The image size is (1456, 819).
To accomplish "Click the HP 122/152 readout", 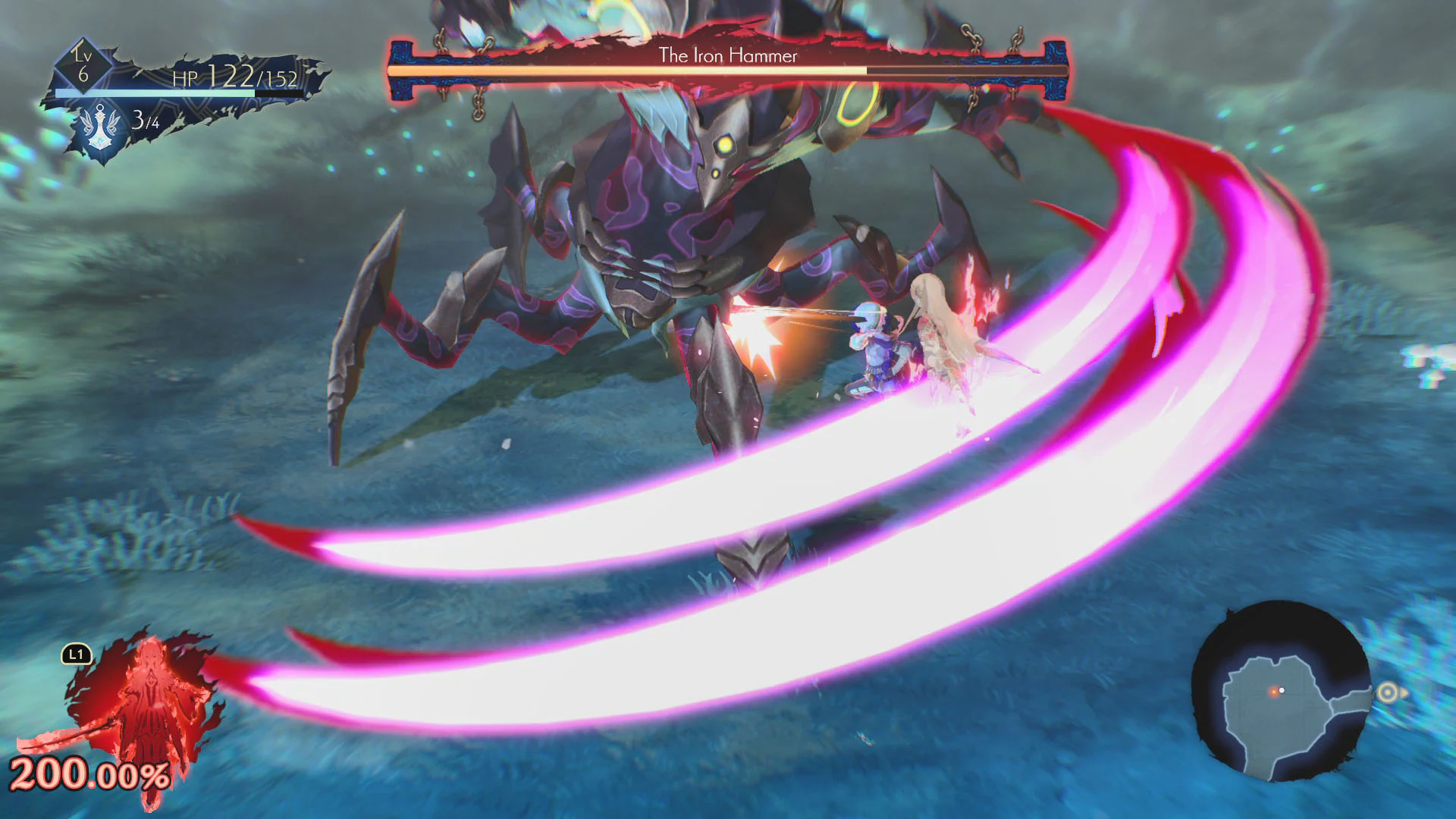I will [235, 77].
